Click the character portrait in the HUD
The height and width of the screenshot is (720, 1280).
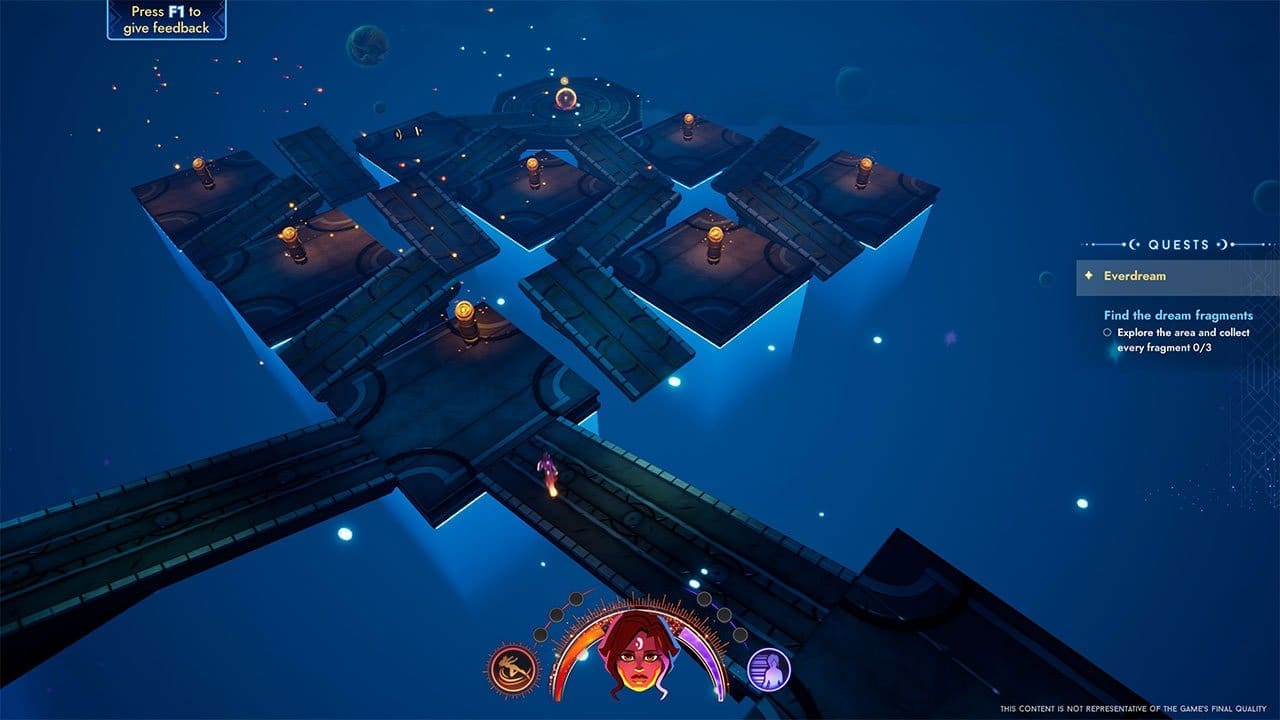pyautogui.click(x=638, y=655)
